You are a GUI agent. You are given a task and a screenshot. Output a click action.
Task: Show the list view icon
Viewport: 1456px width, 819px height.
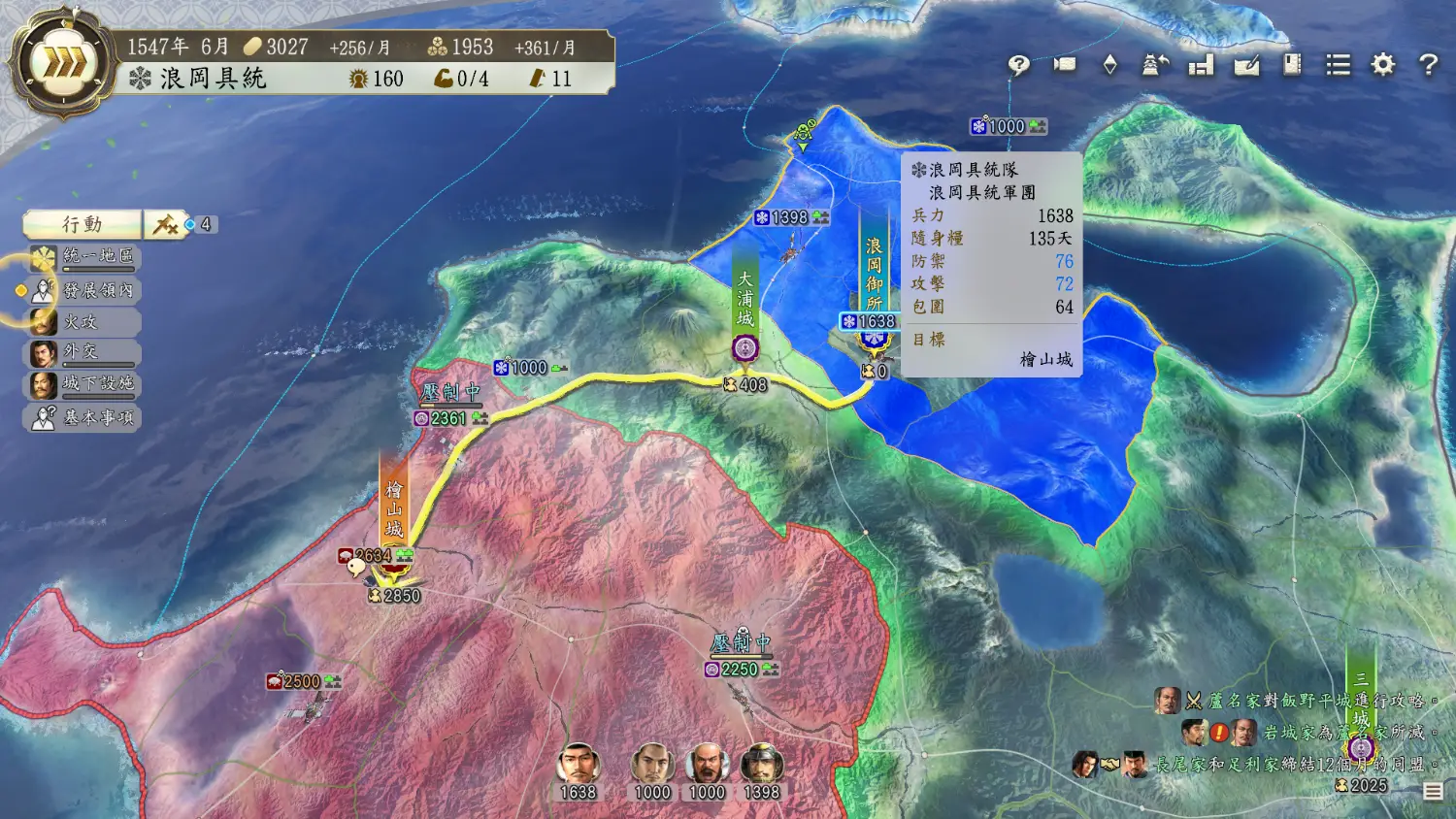coord(1338,65)
